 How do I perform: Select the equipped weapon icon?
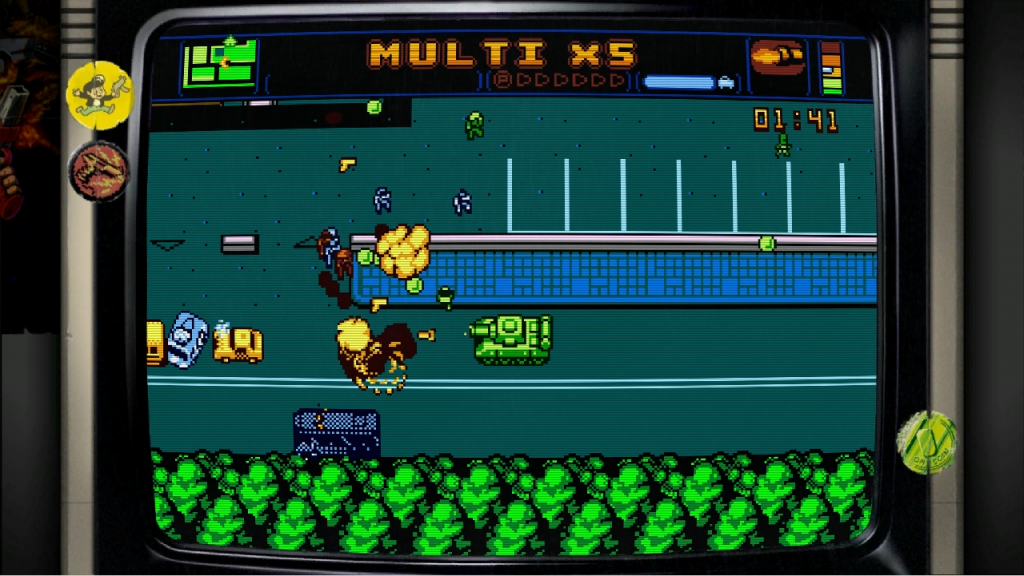click(777, 60)
